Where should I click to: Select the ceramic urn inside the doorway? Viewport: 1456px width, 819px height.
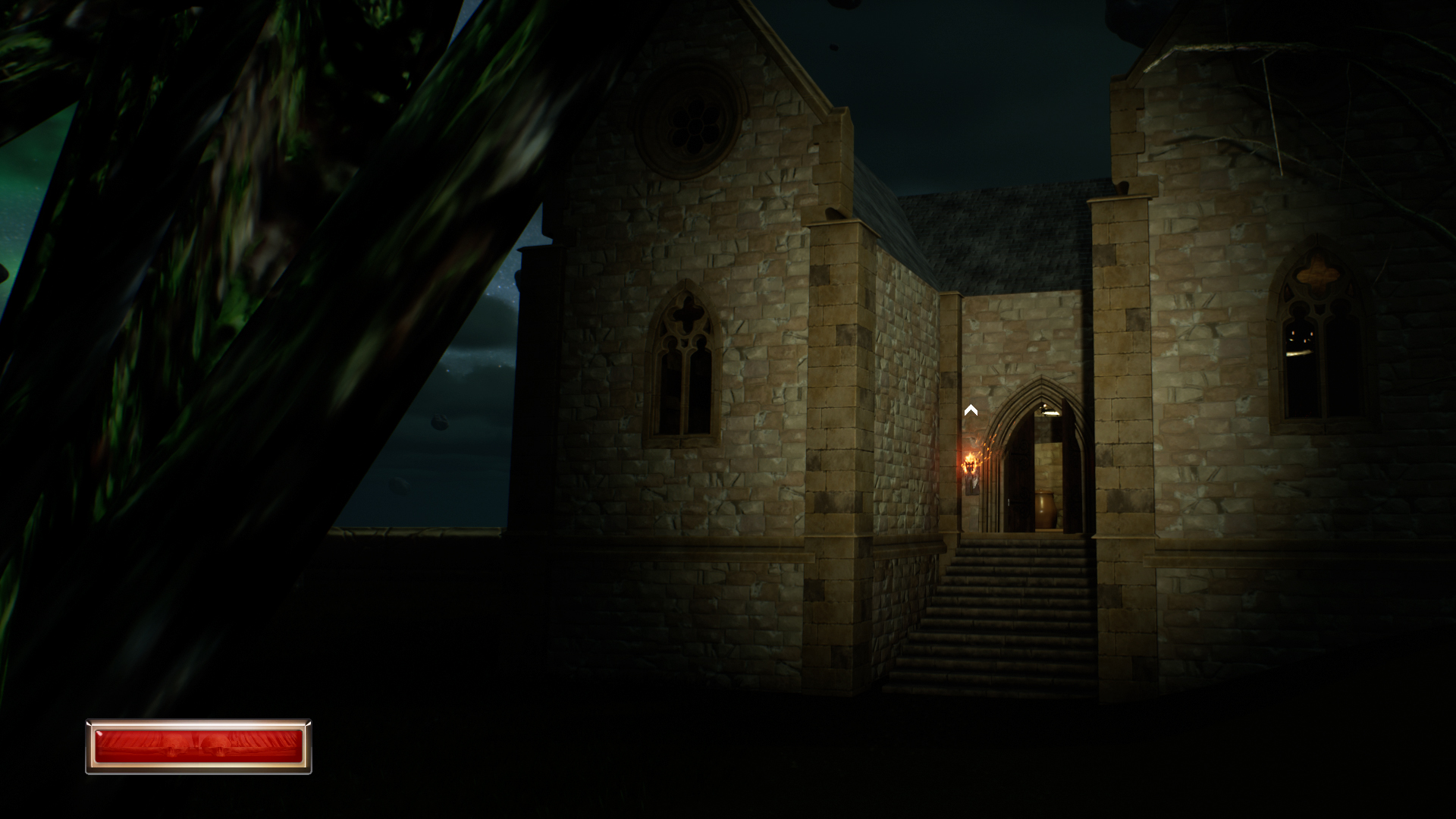coord(1045,508)
